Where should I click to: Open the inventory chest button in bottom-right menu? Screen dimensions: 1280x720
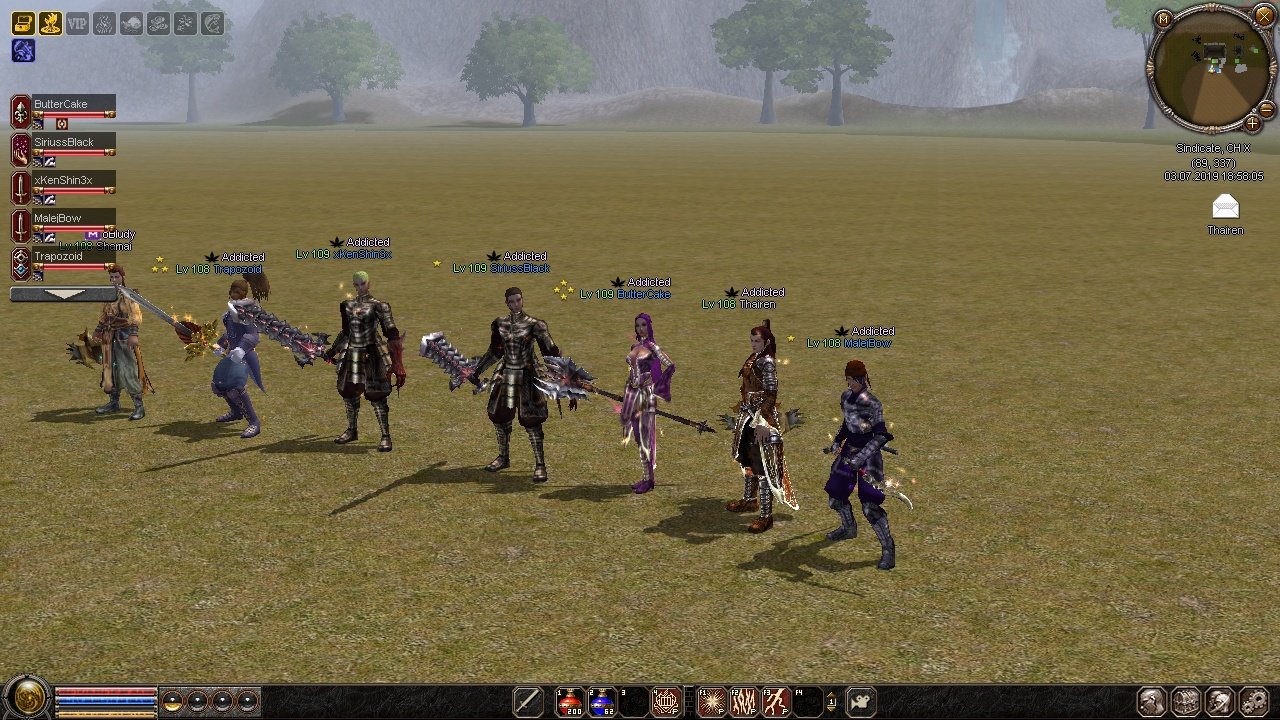pos(1185,701)
